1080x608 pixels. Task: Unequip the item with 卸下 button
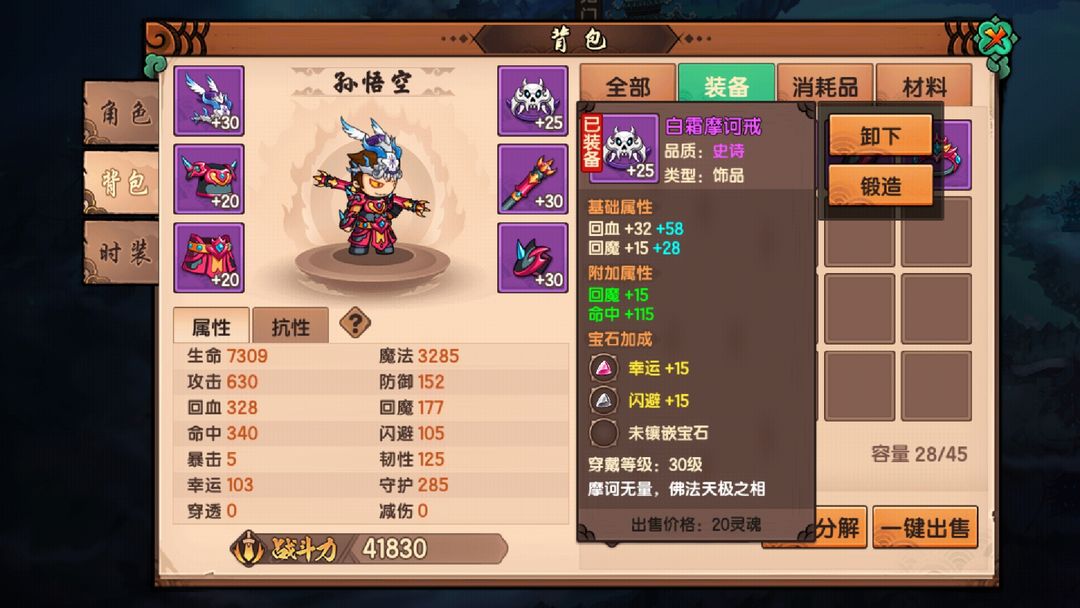880,135
